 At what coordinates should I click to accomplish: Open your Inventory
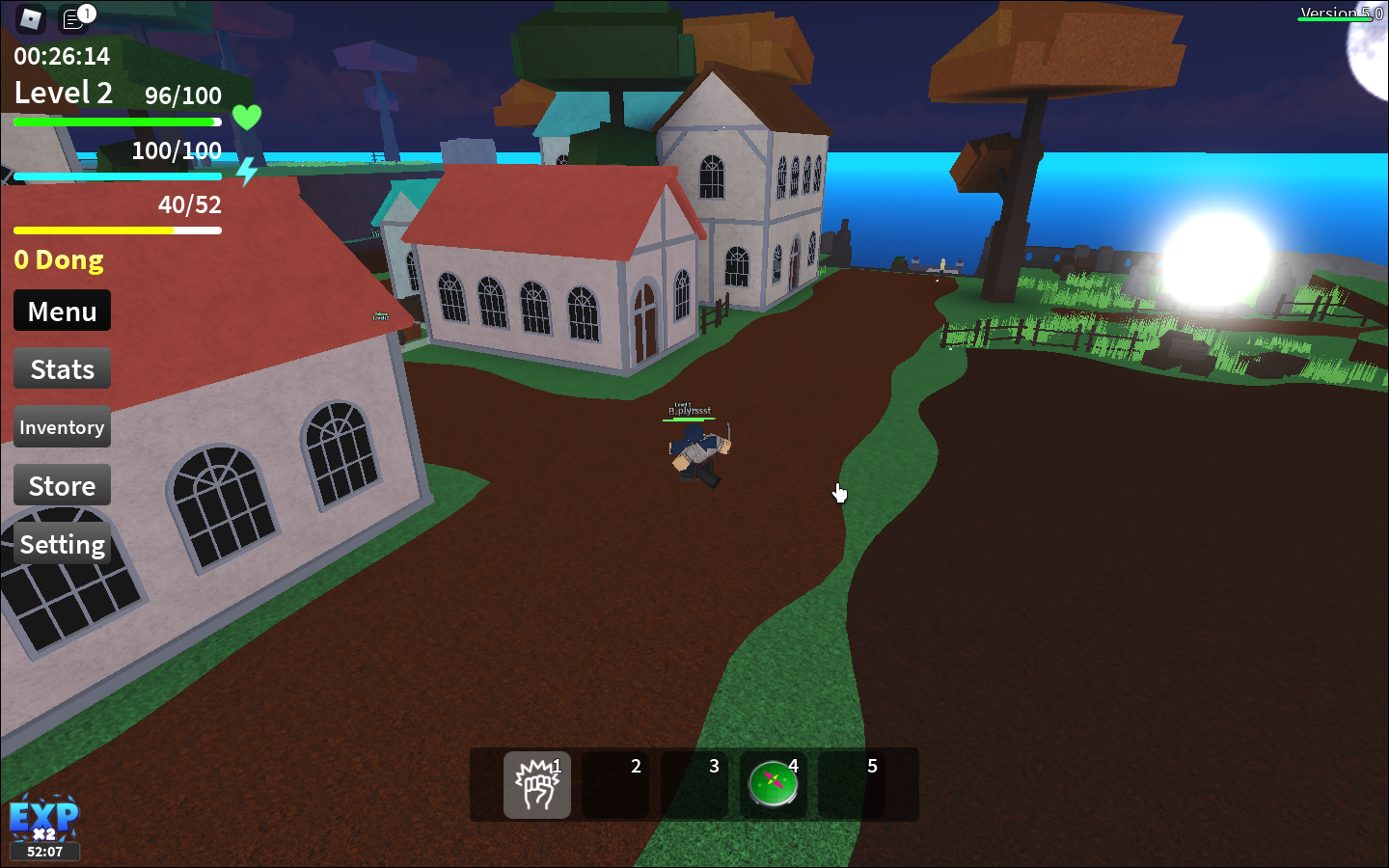pos(62,426)
